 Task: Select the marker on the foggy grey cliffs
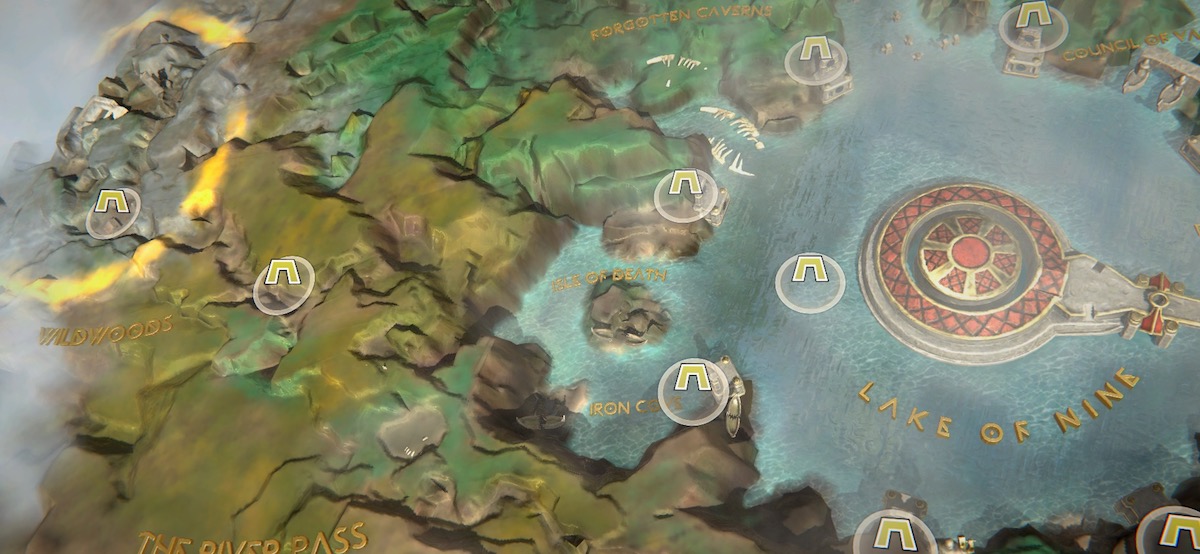[111, 210]
